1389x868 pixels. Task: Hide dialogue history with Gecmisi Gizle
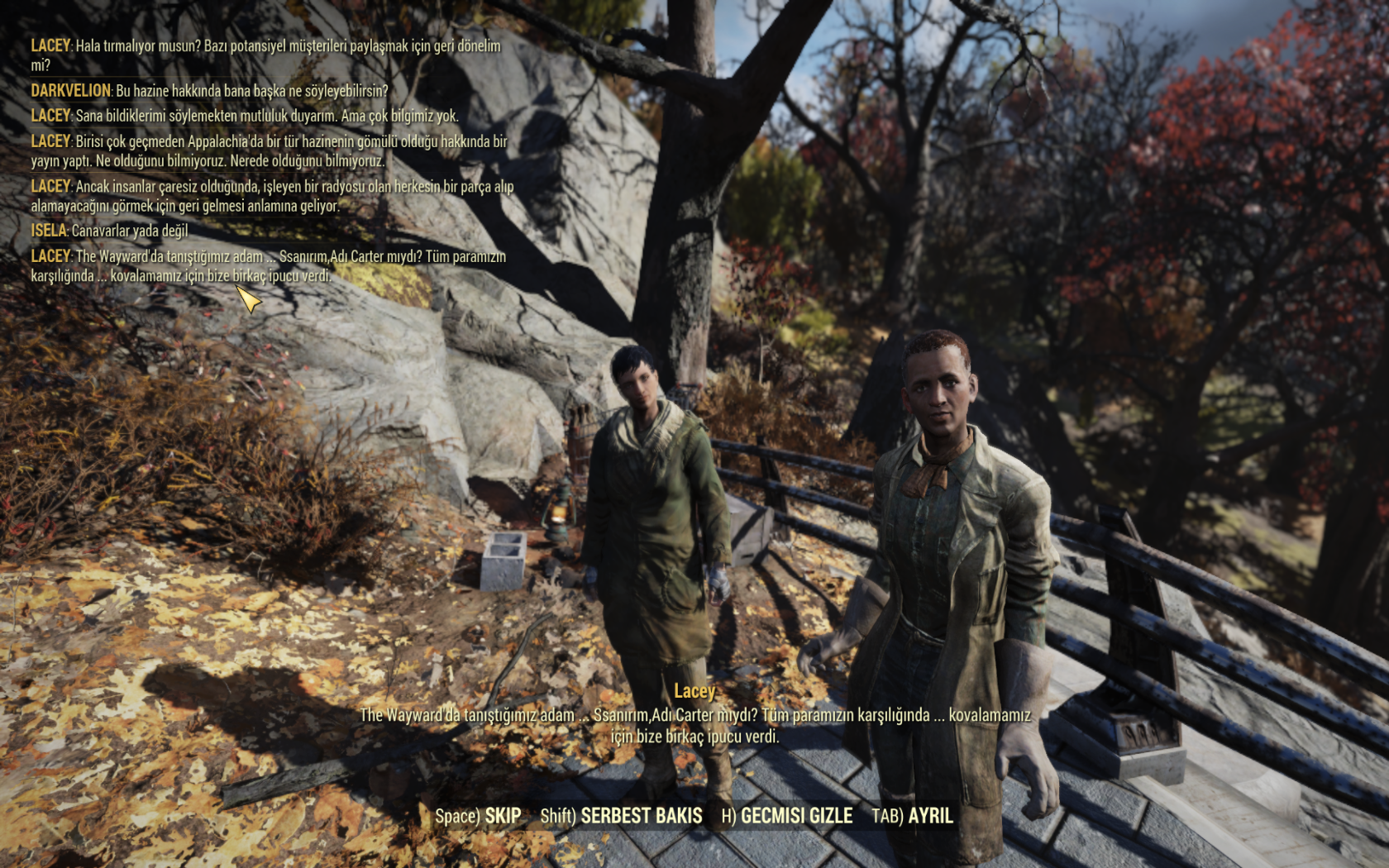click(x=787, y=816)
